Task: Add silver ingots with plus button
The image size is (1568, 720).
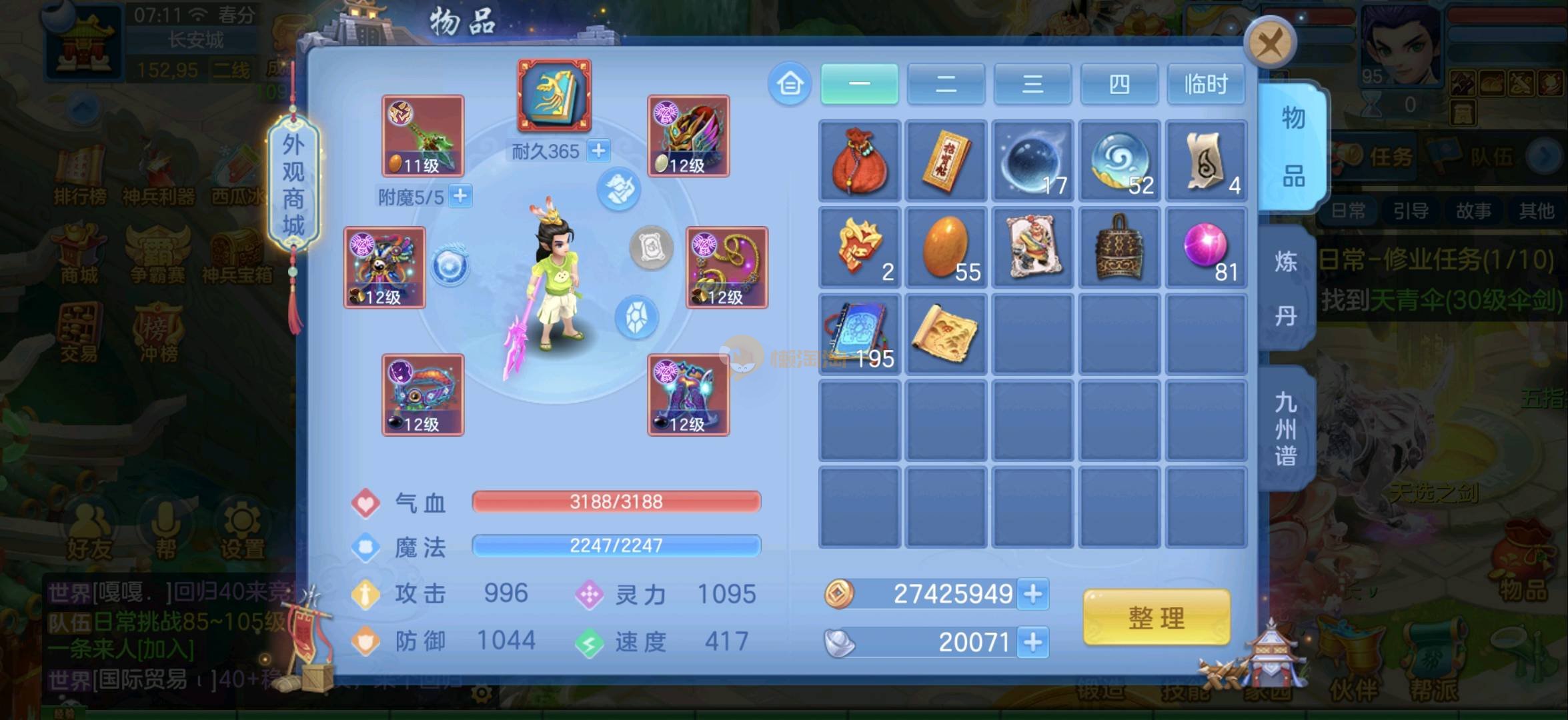Action: tap(1033, 643)
